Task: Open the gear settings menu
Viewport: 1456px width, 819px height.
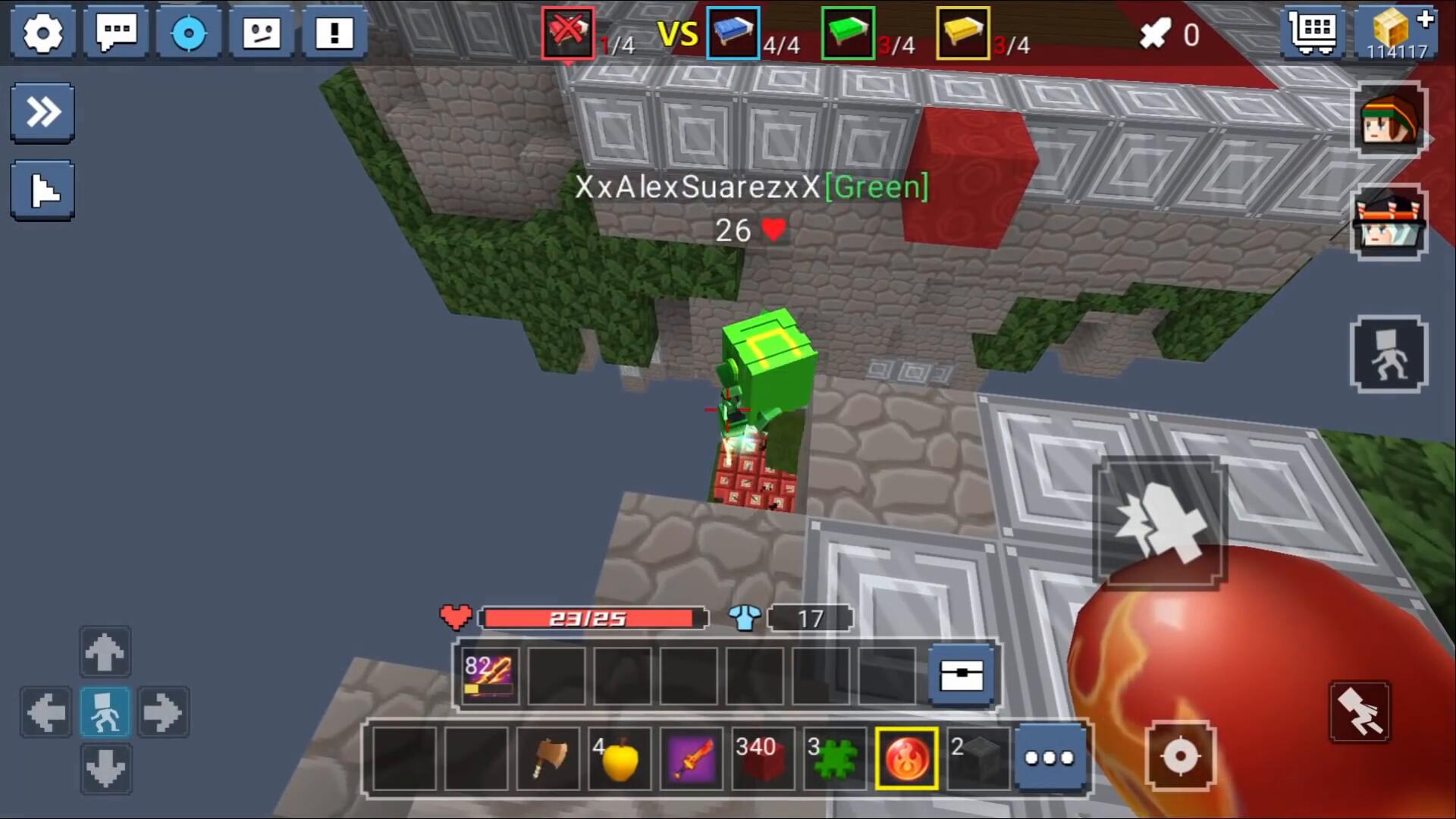Action: coord(42,33)
